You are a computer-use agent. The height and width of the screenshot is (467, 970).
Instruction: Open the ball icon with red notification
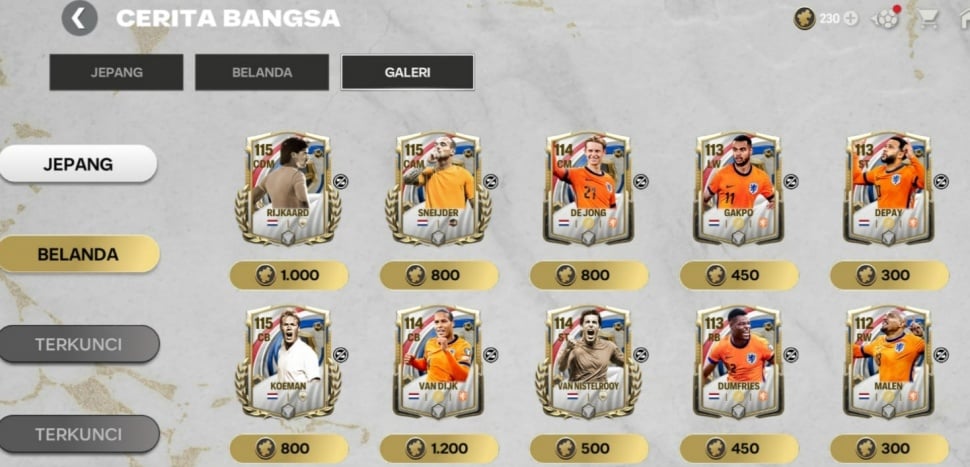click(886, 18)
